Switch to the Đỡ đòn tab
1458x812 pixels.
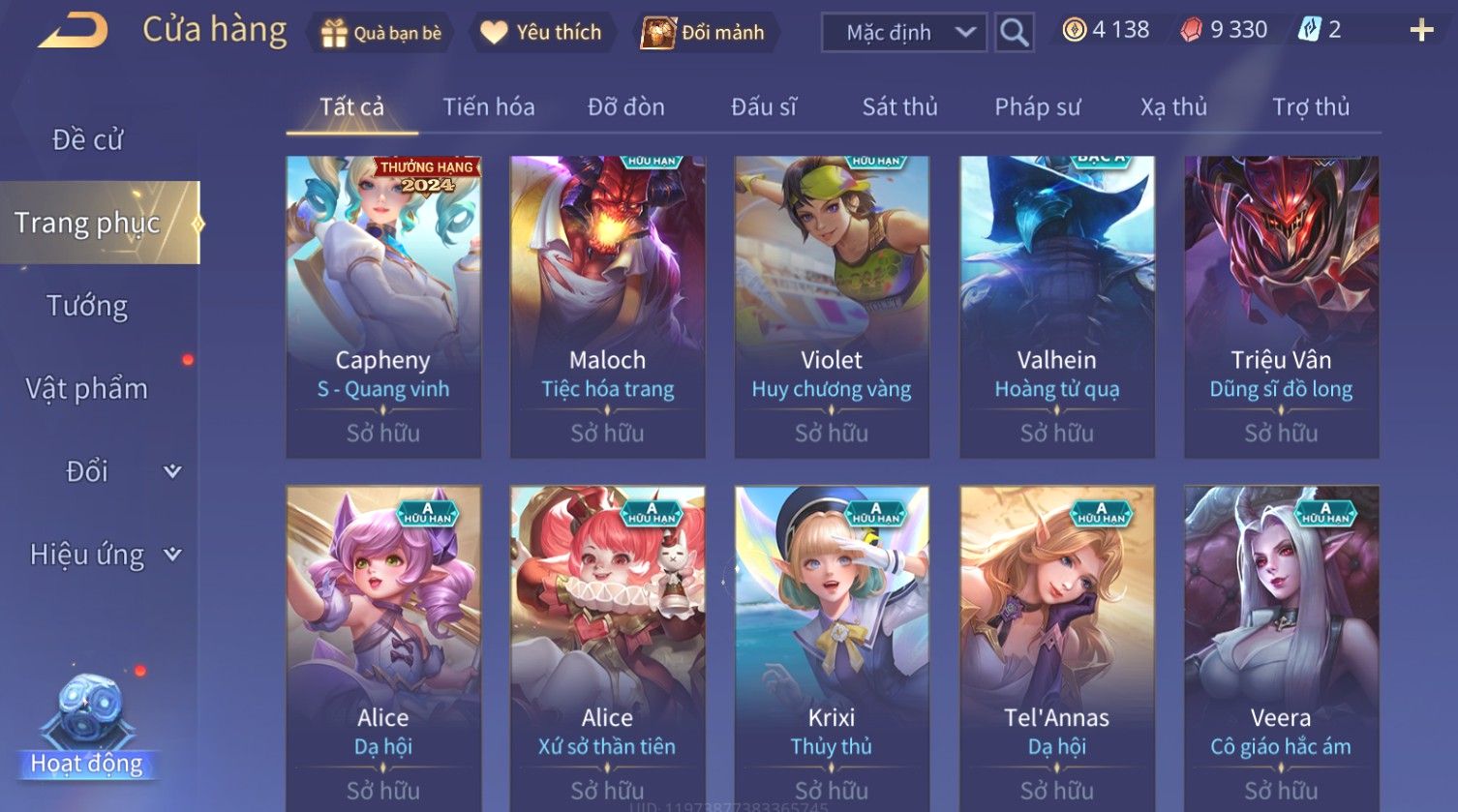click(626, 107)
